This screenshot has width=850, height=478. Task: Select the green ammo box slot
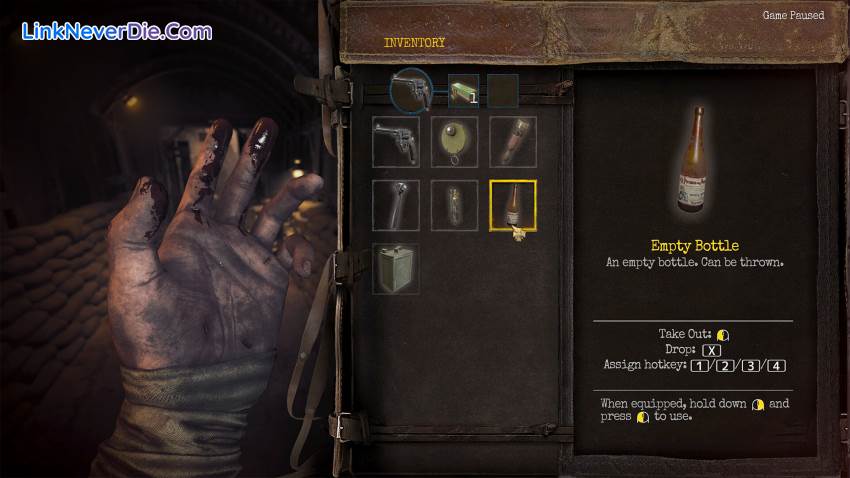point(462,91)
